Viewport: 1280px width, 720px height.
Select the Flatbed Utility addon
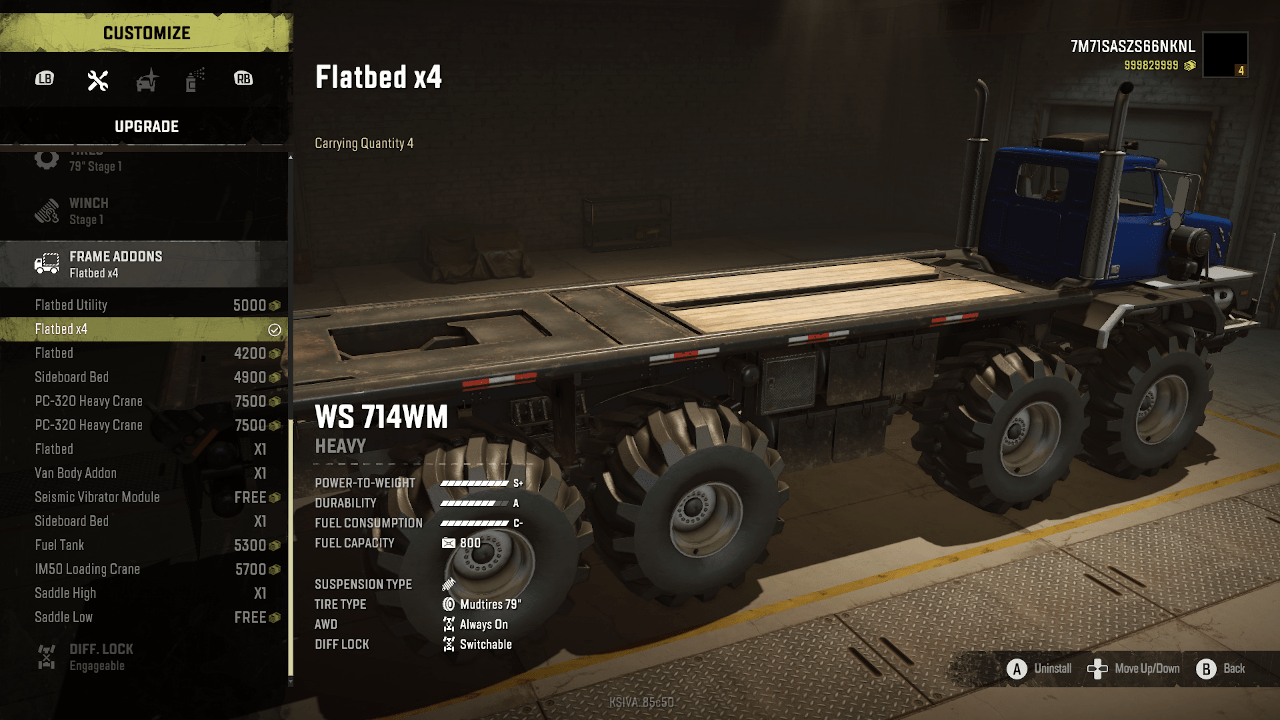click(x=145, y=305)
